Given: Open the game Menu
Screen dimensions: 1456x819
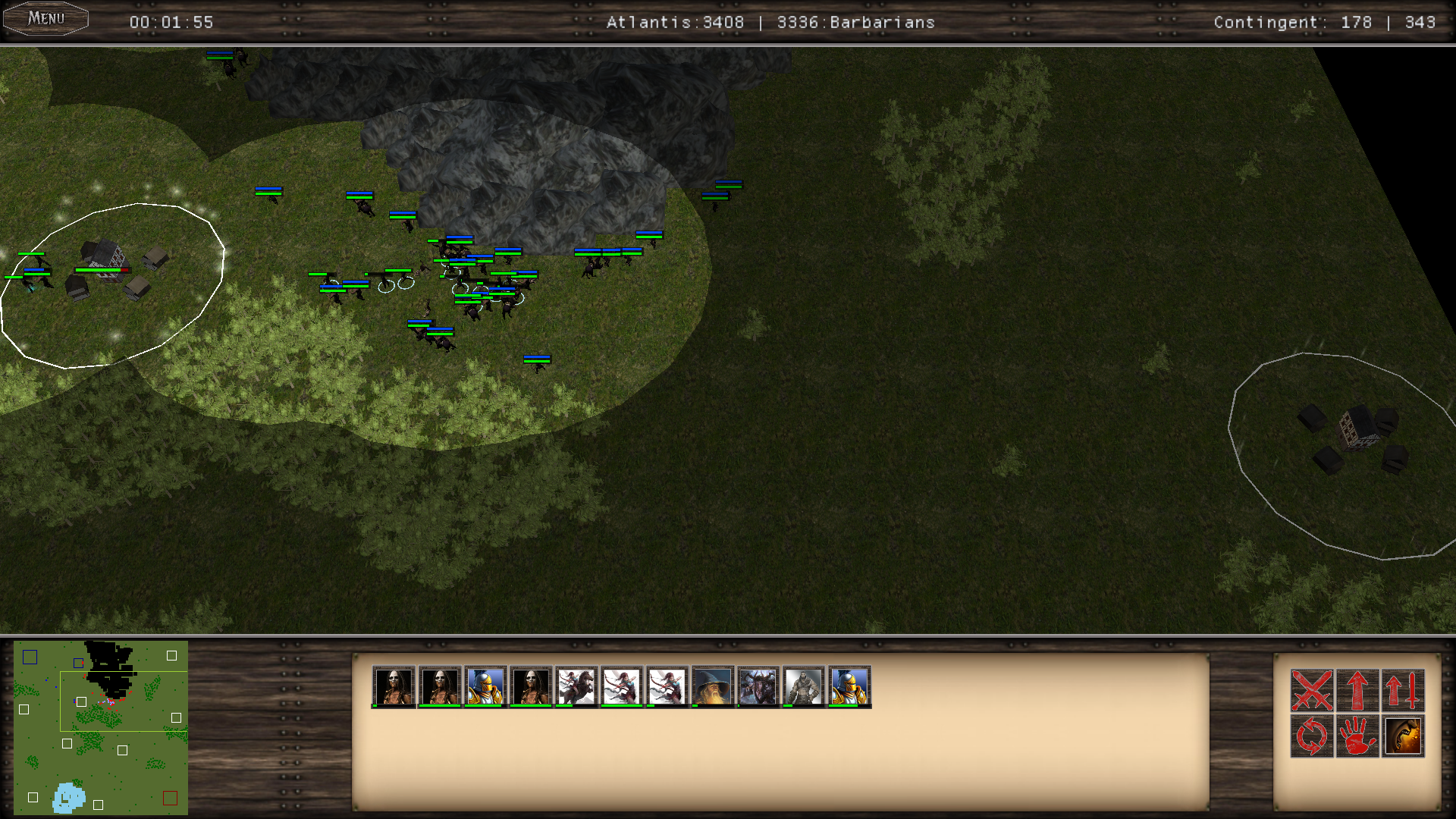Looking at the screenshot, I should pos(46,18).
